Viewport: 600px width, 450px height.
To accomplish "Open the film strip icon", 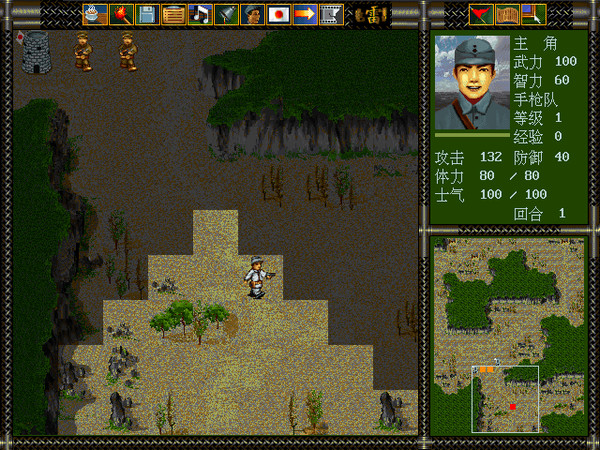I will (331, 14).
